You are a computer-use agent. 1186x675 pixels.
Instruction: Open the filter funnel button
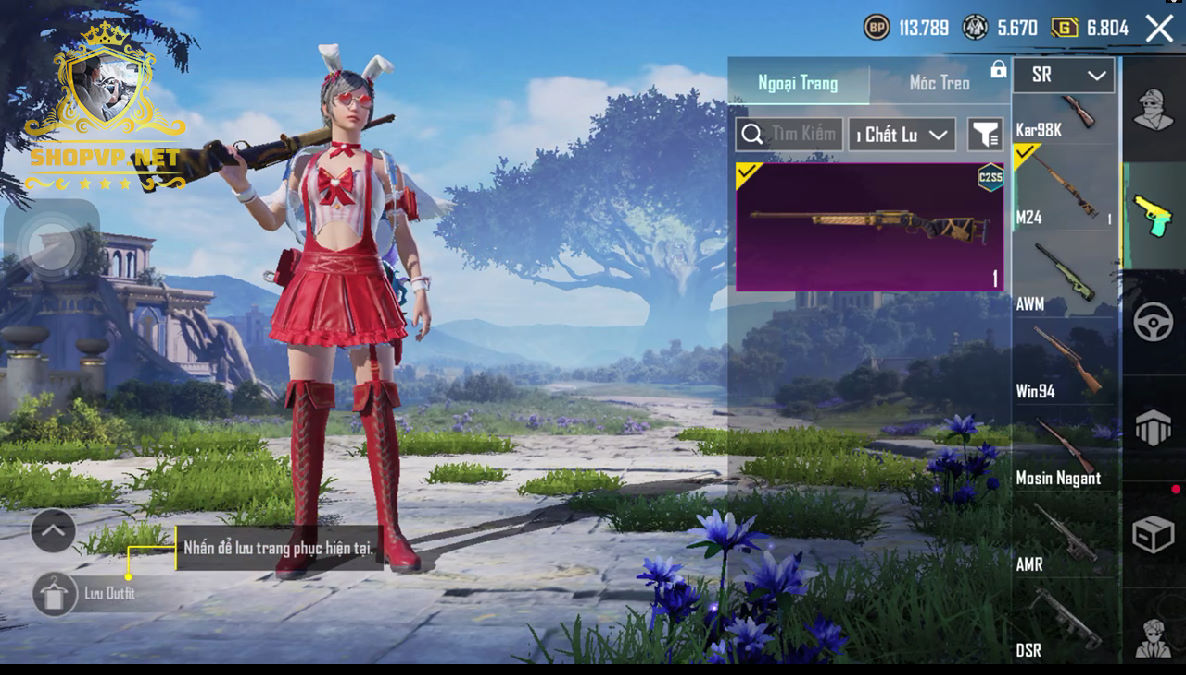coord(985,134)
